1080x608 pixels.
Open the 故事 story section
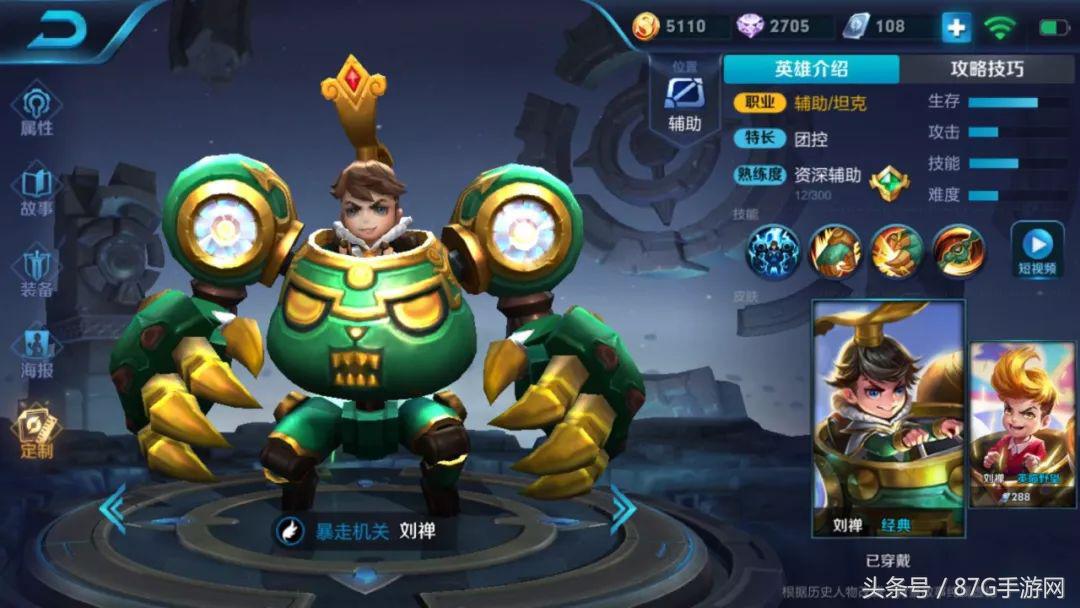coord(37,190)
